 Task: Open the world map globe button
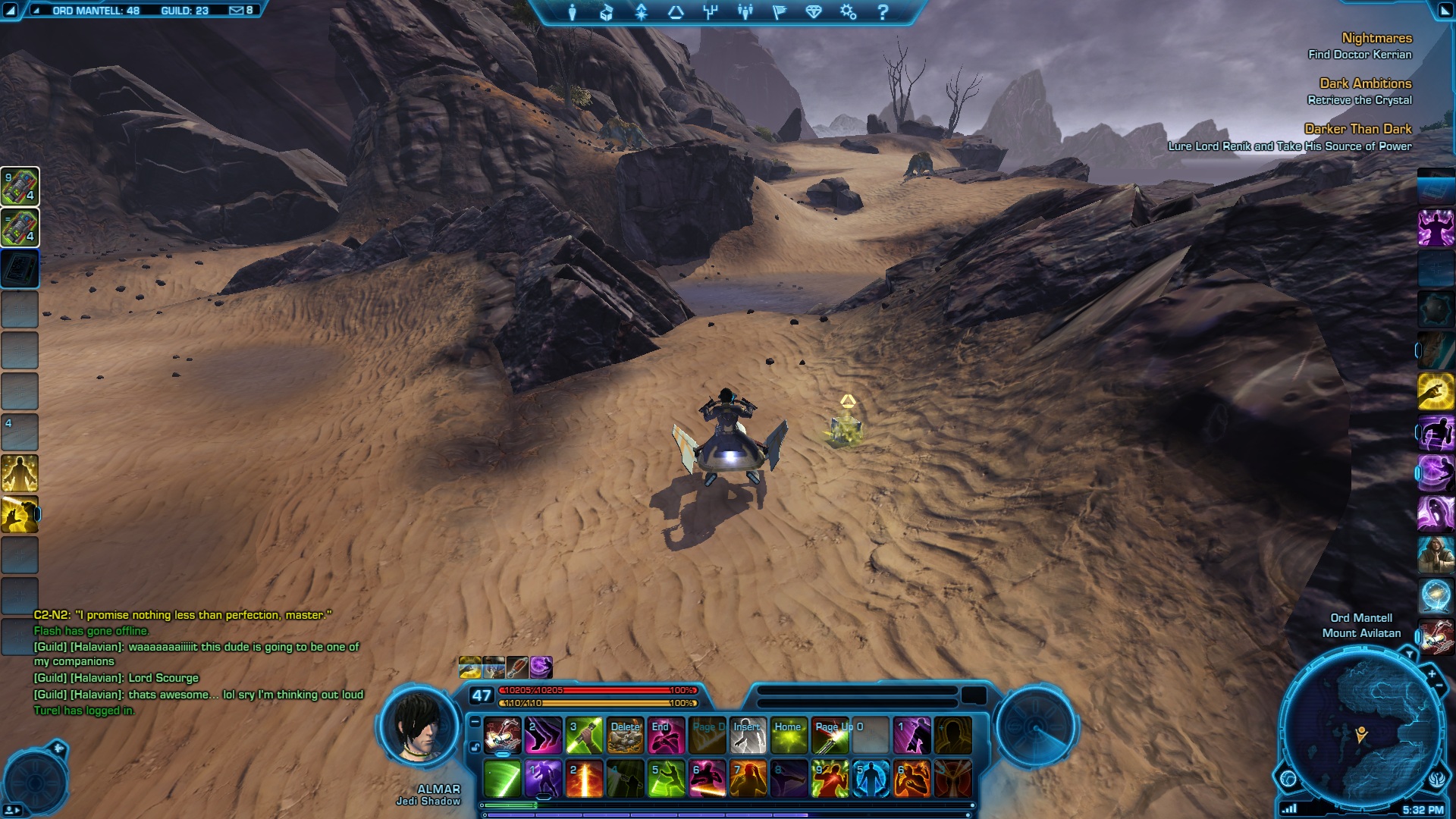pos(1288,778)
